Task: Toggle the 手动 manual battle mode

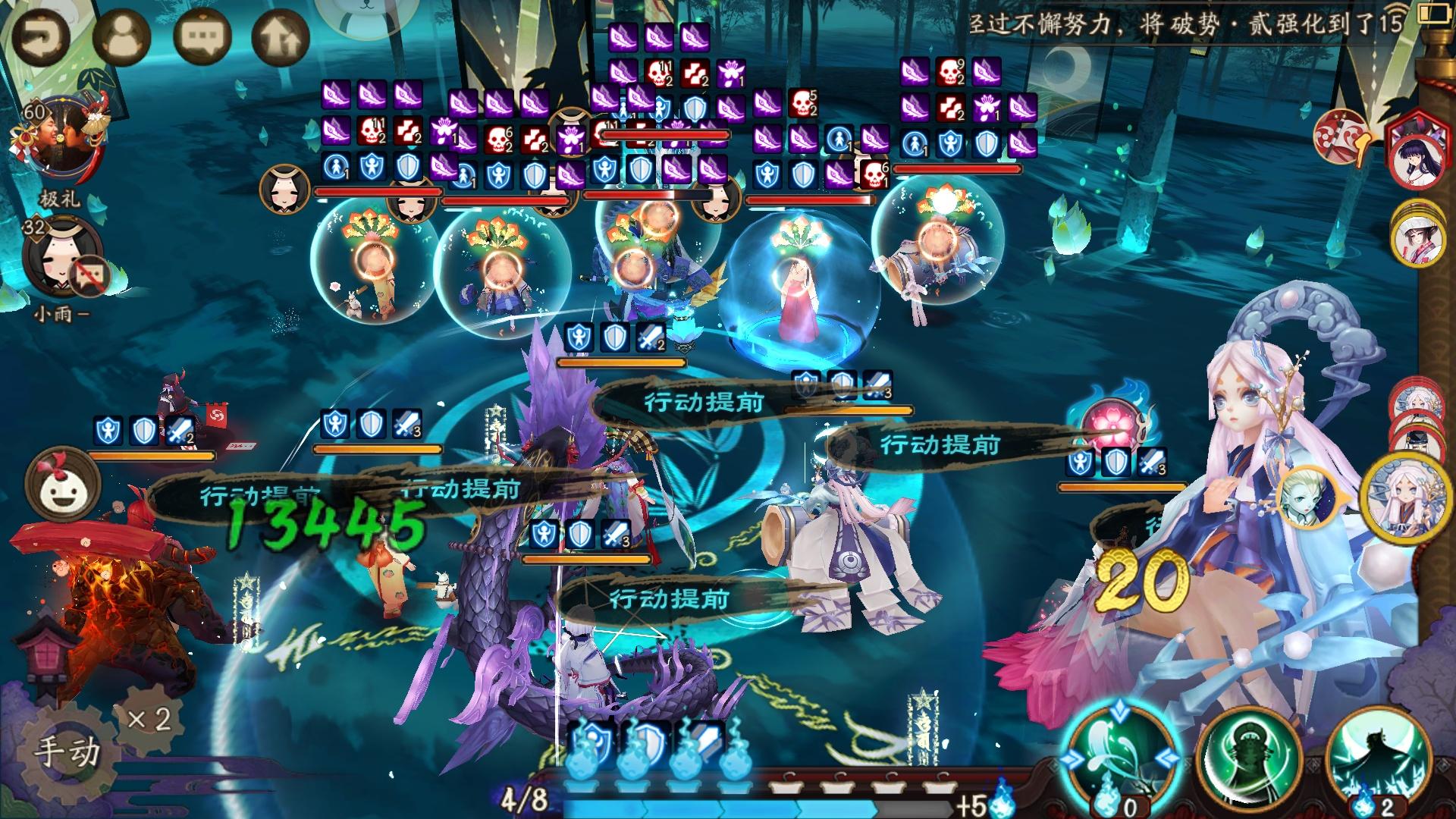Action: [67, 751]
